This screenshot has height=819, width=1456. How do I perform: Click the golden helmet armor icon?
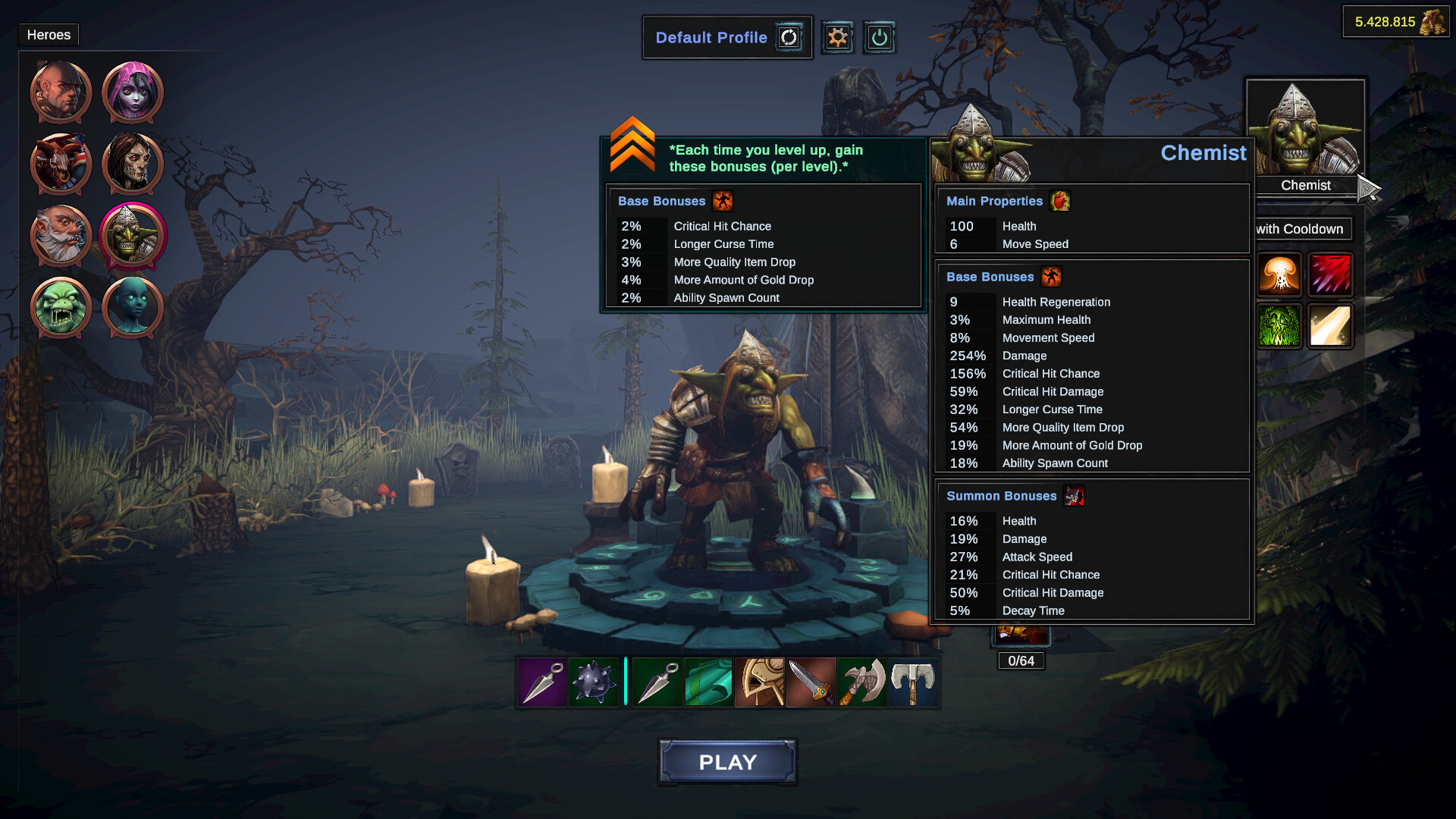[x=759, y=682]
